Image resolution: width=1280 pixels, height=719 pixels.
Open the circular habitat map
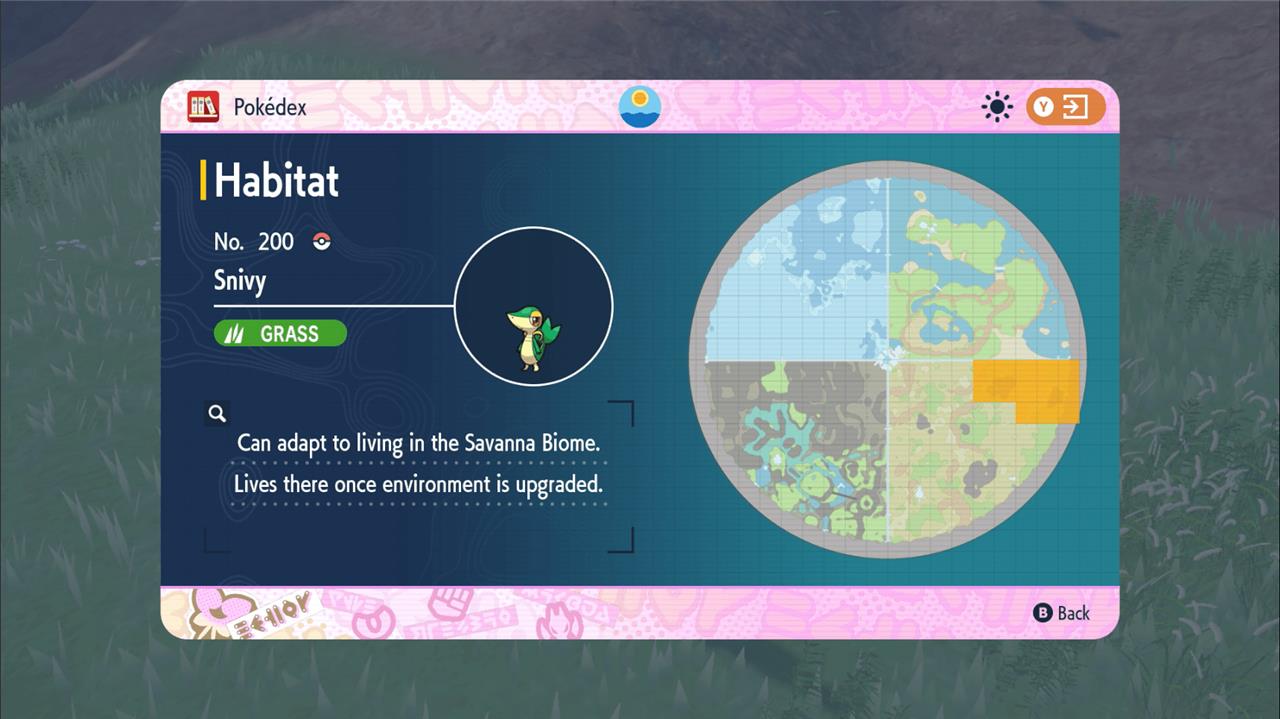[x=888, y=360]
